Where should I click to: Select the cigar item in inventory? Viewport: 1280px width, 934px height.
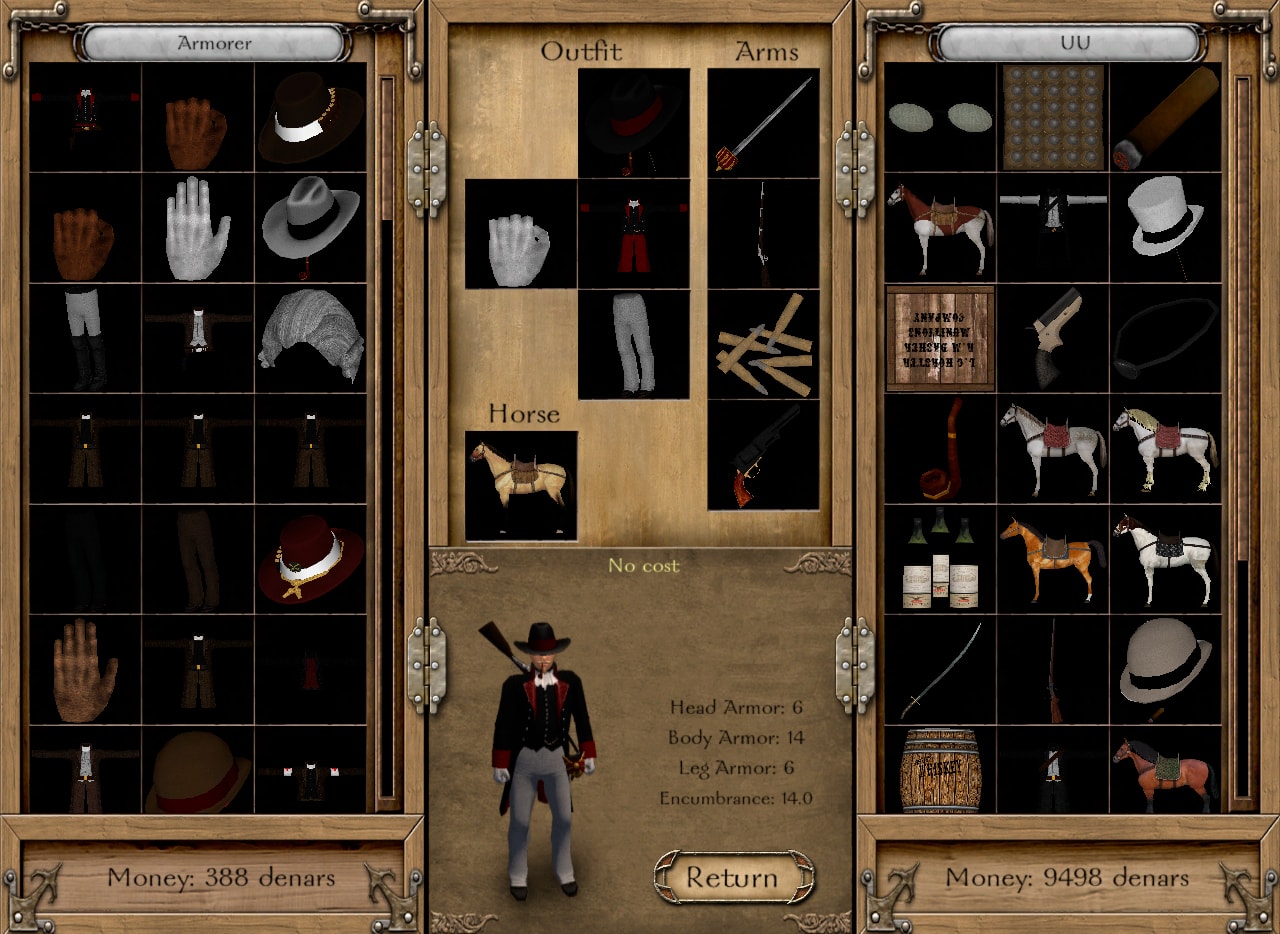click(1165, 118)
